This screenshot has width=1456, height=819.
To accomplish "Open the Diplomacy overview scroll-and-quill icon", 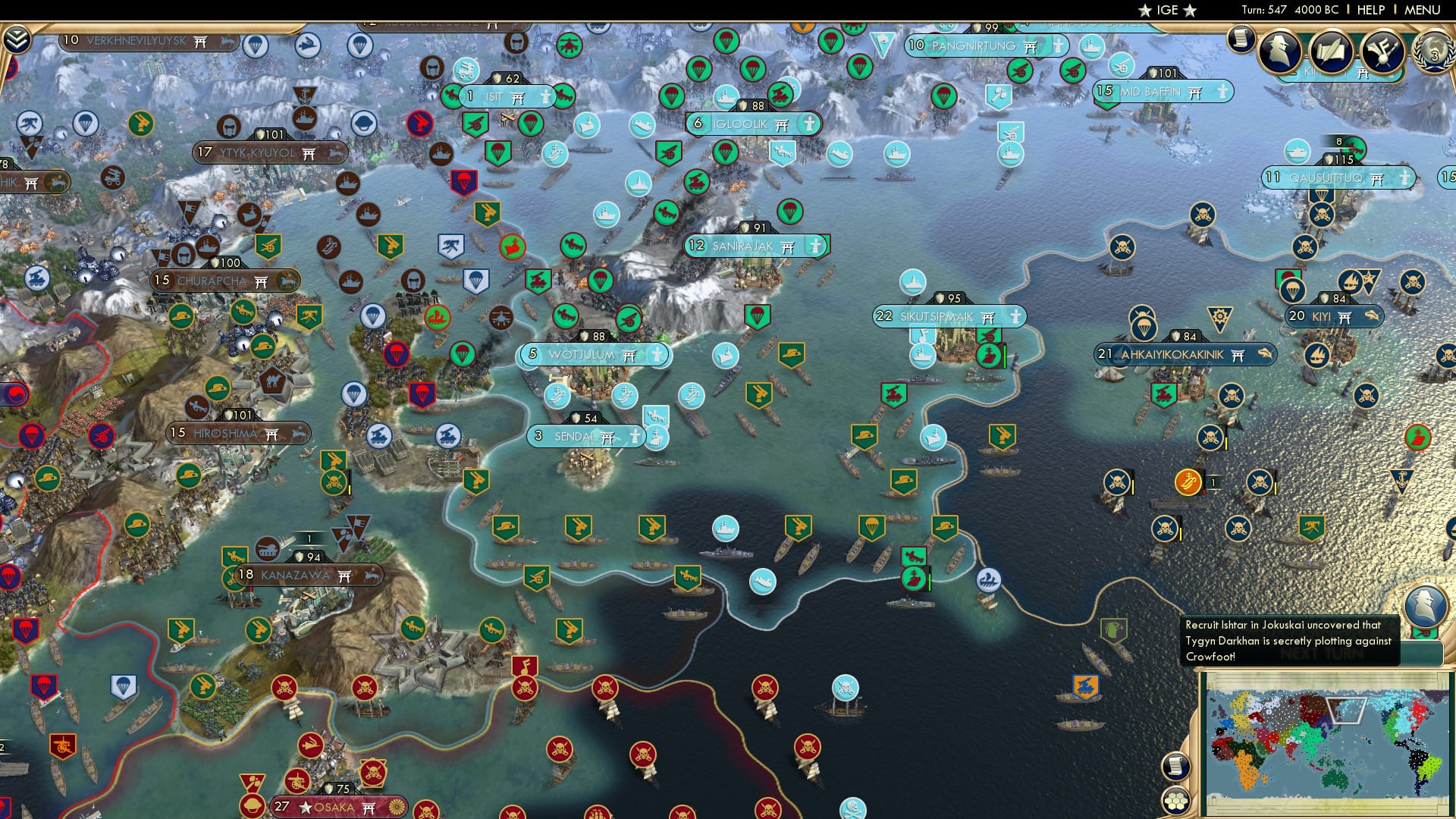I will (1332, 52).
